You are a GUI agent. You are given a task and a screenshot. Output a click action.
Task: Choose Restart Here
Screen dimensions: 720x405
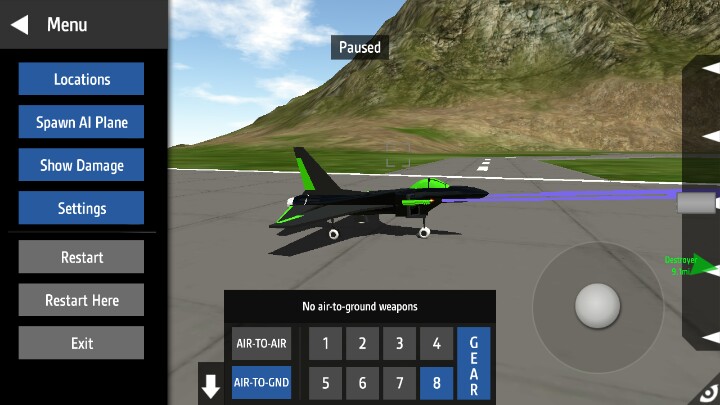(x=81, y=300)
